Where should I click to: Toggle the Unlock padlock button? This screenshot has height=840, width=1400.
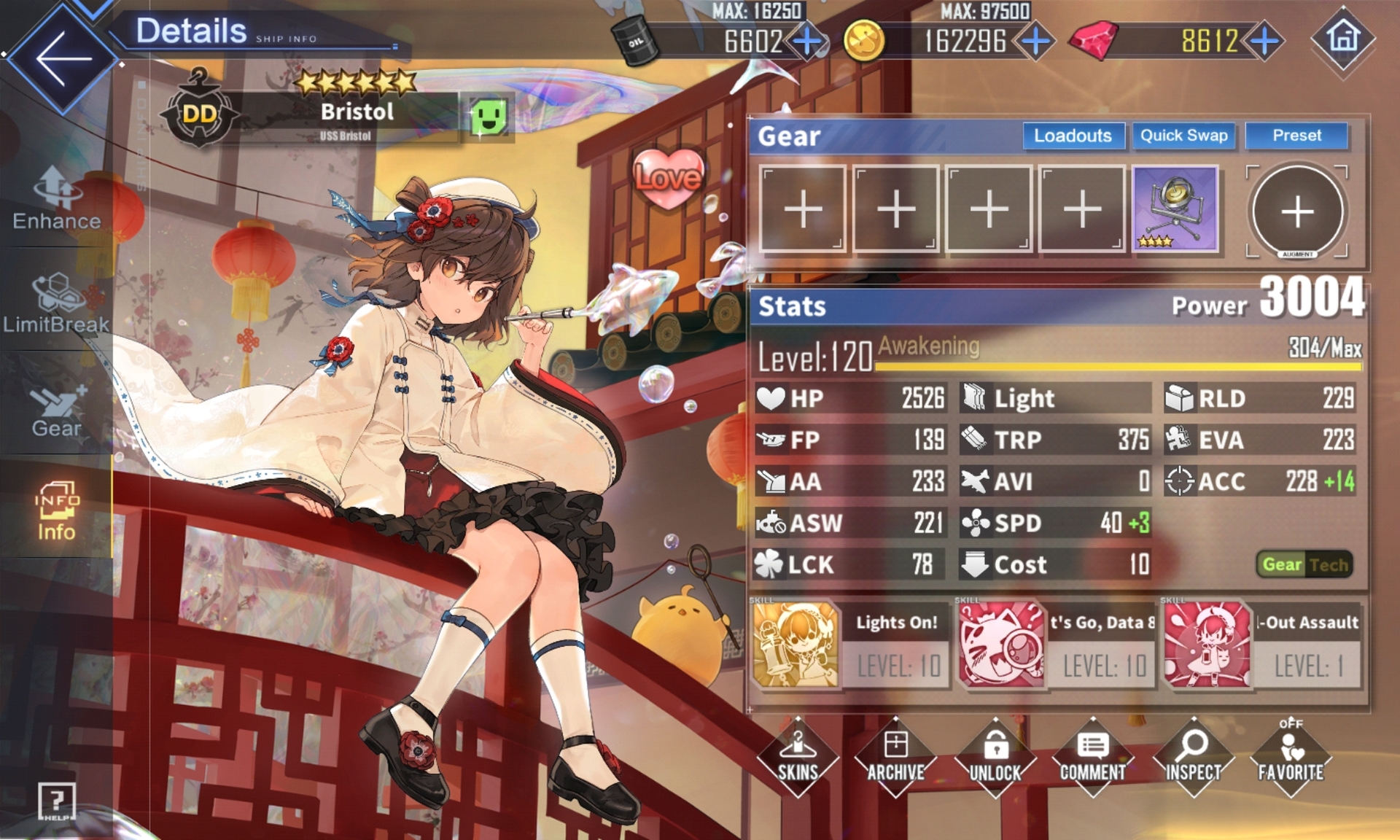[995, 757]
